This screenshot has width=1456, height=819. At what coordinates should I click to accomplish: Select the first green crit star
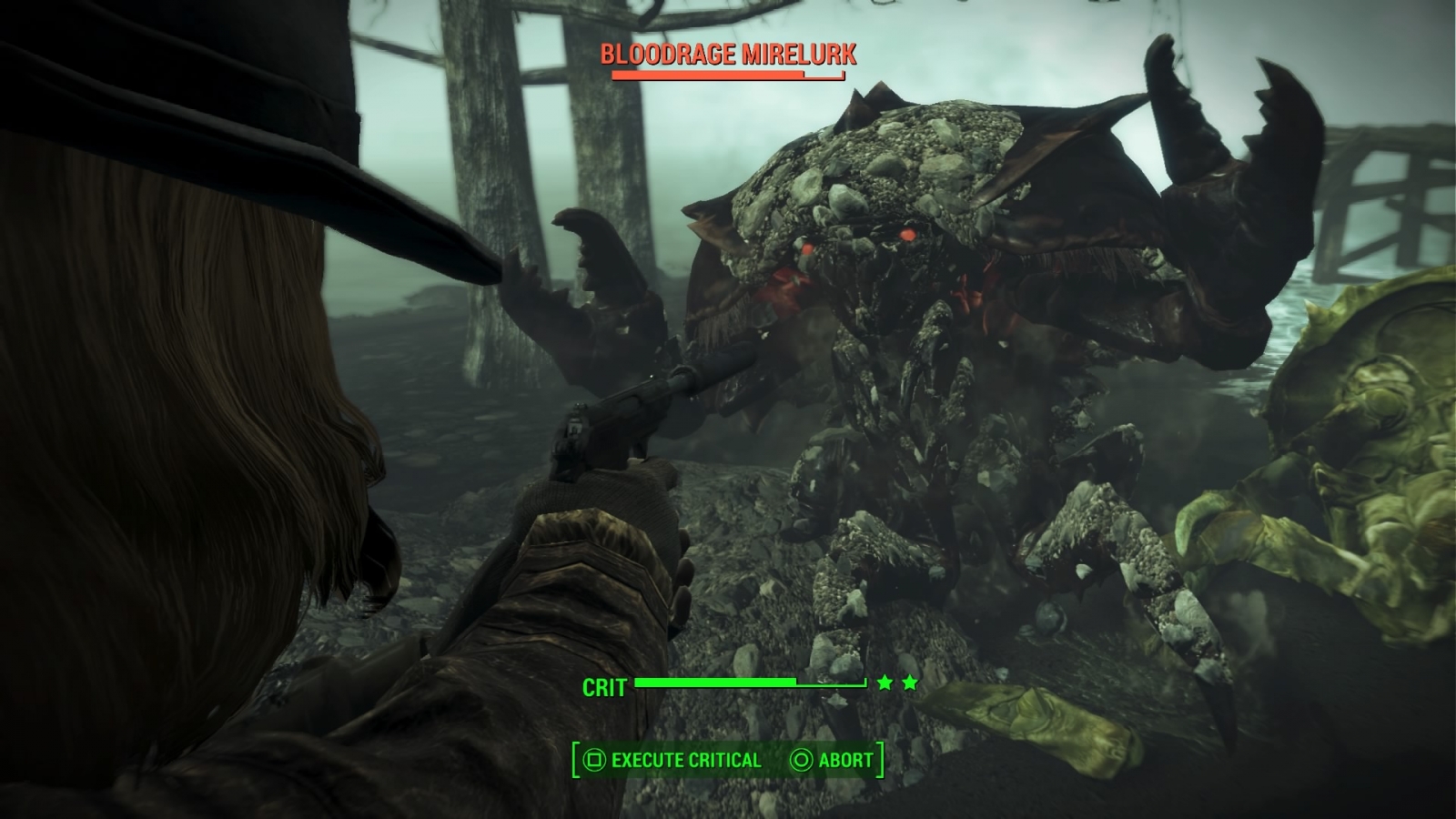[885, 683]
